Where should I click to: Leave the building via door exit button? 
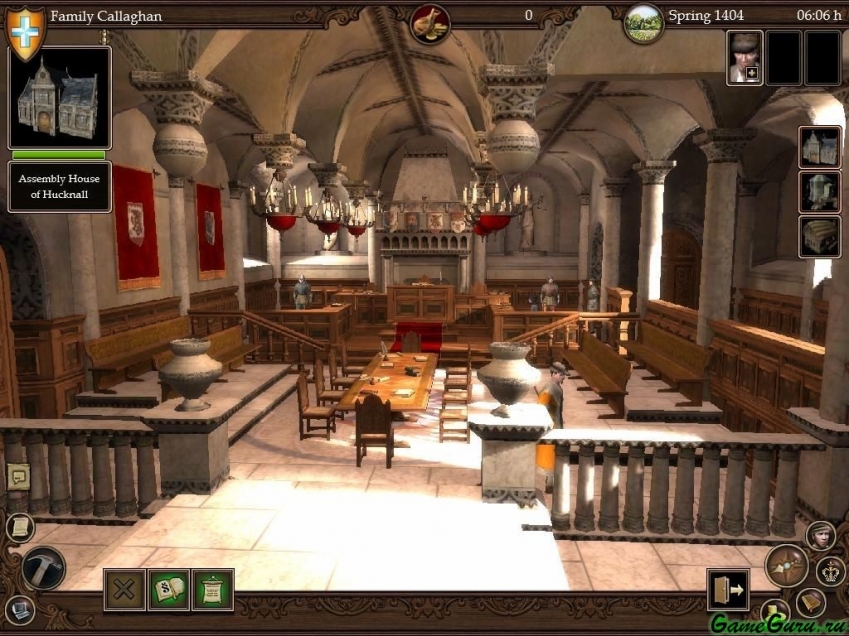click(728, 589)
